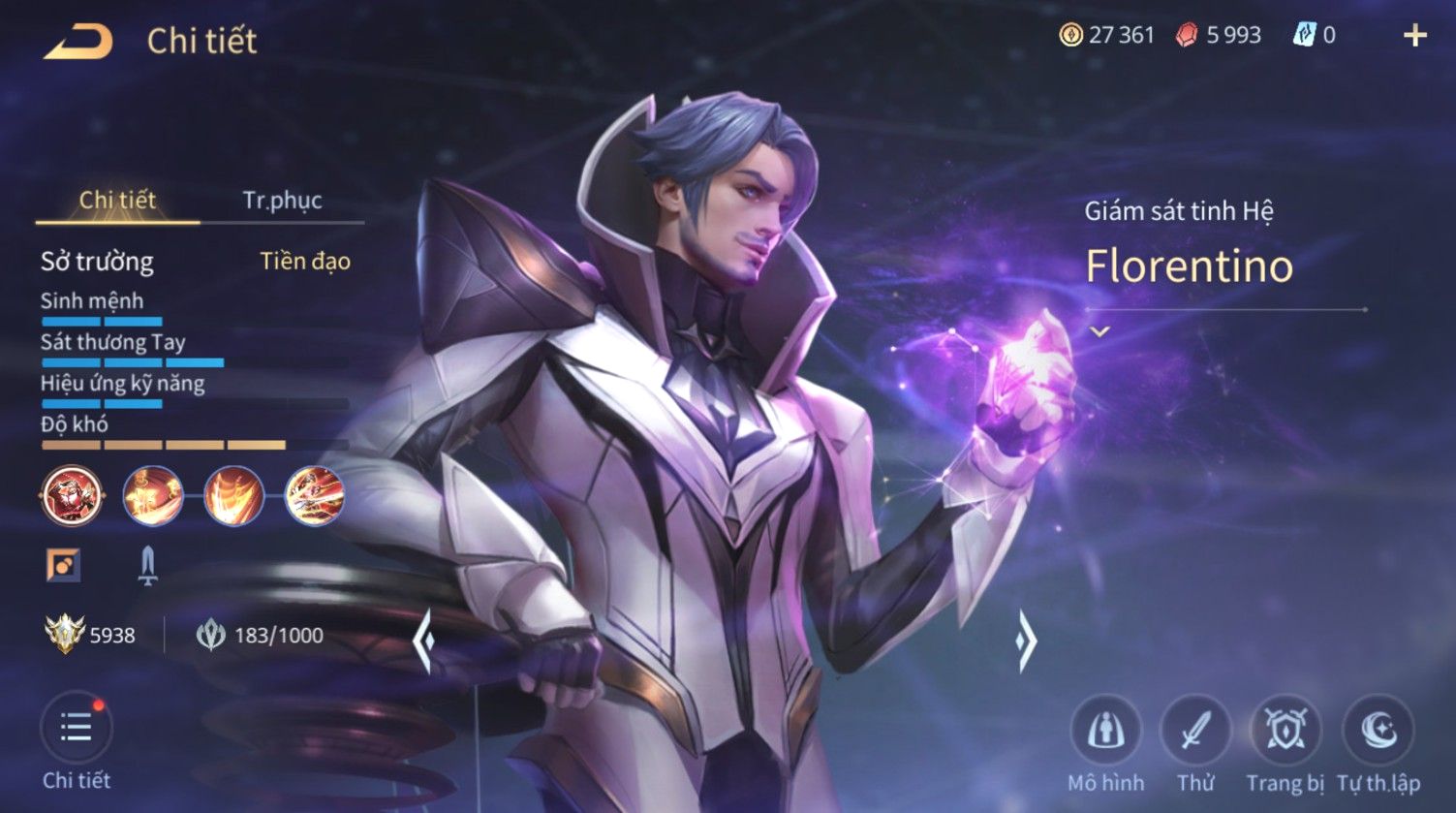Tap the sword-shaped tower icon

coord(147,565)
